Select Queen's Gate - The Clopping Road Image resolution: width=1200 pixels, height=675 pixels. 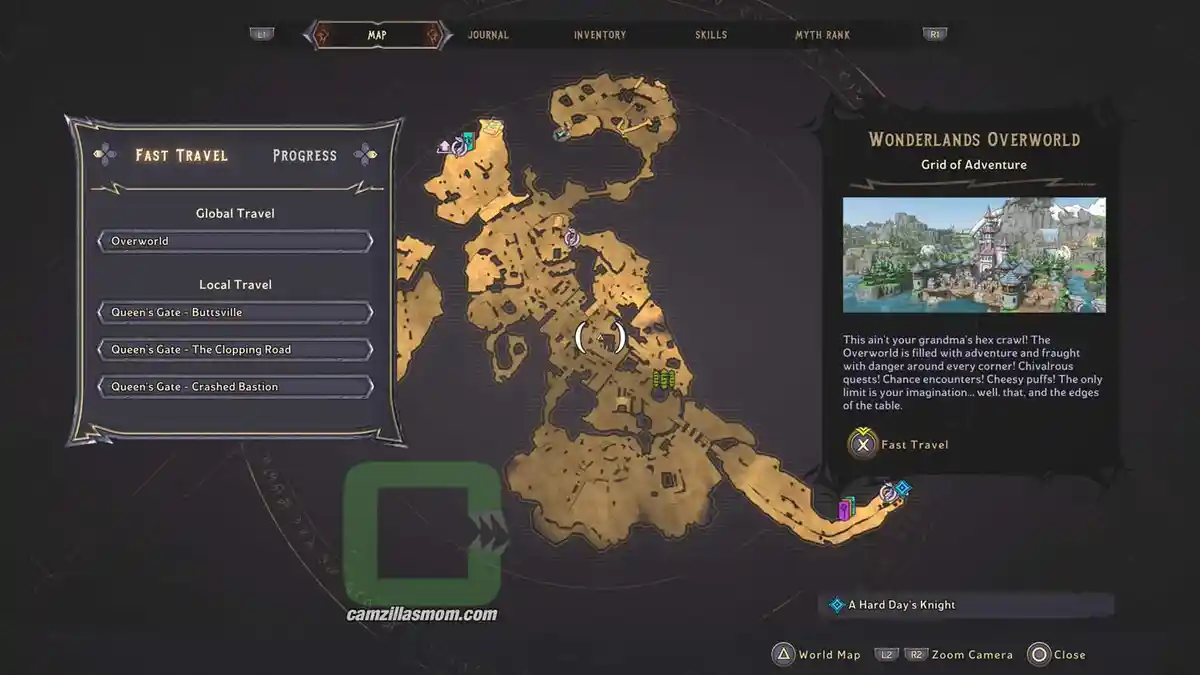point(235,349)
